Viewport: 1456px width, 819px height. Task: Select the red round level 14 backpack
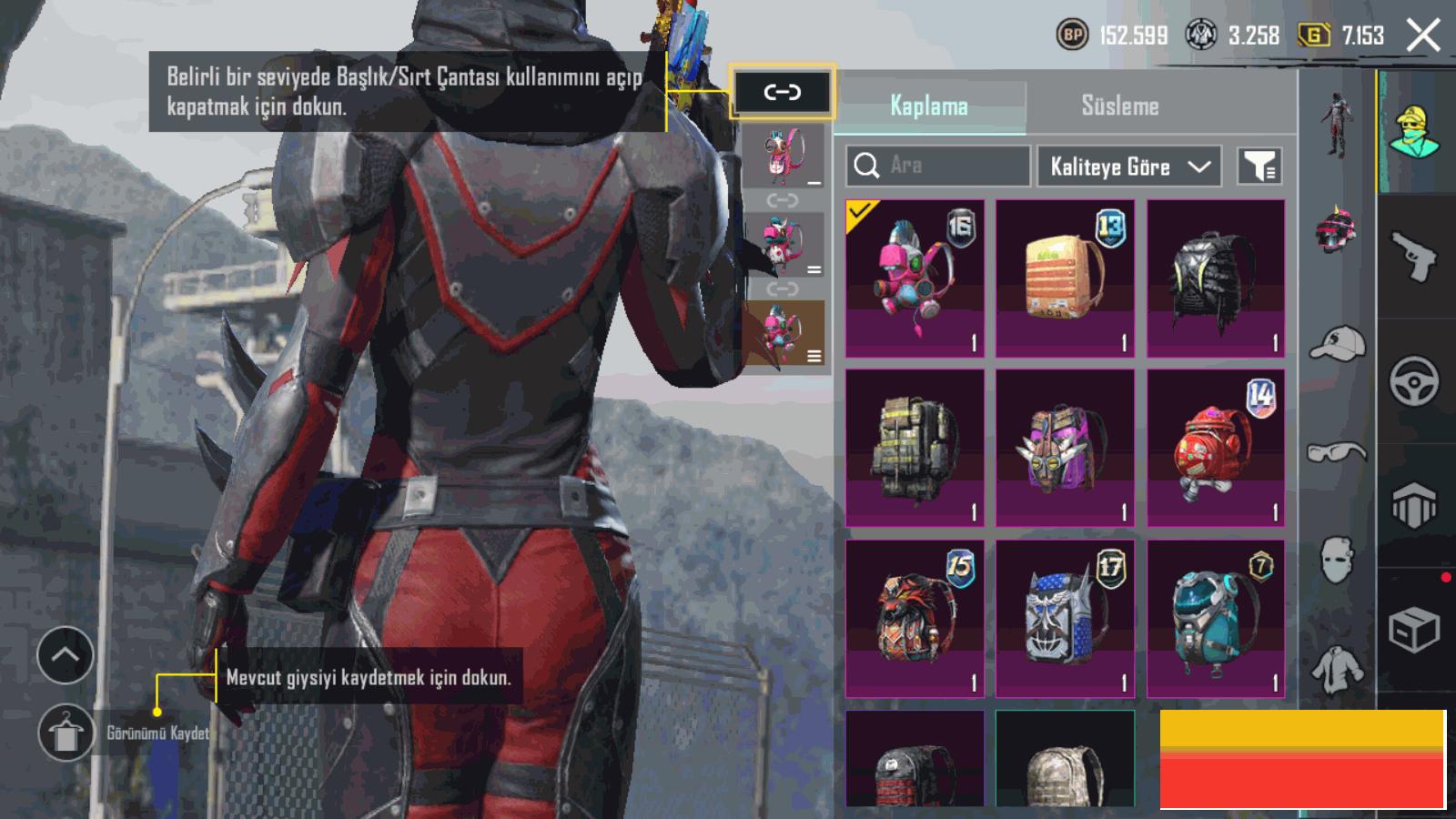click(x=1216, y=448)
